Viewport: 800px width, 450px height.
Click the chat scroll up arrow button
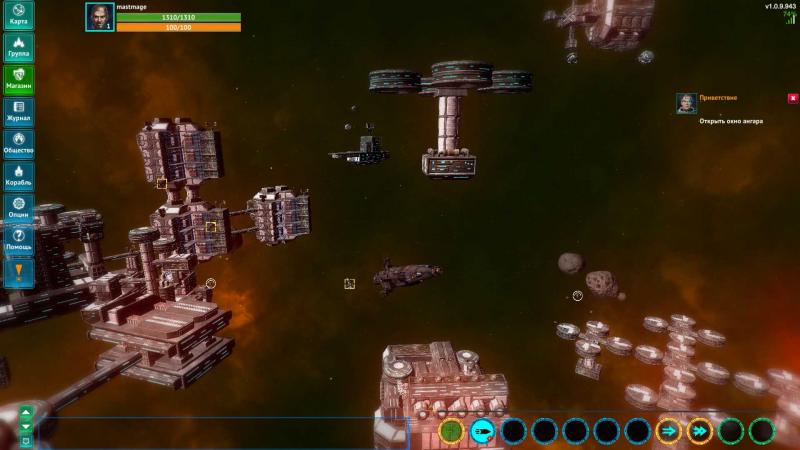point(26,412)
